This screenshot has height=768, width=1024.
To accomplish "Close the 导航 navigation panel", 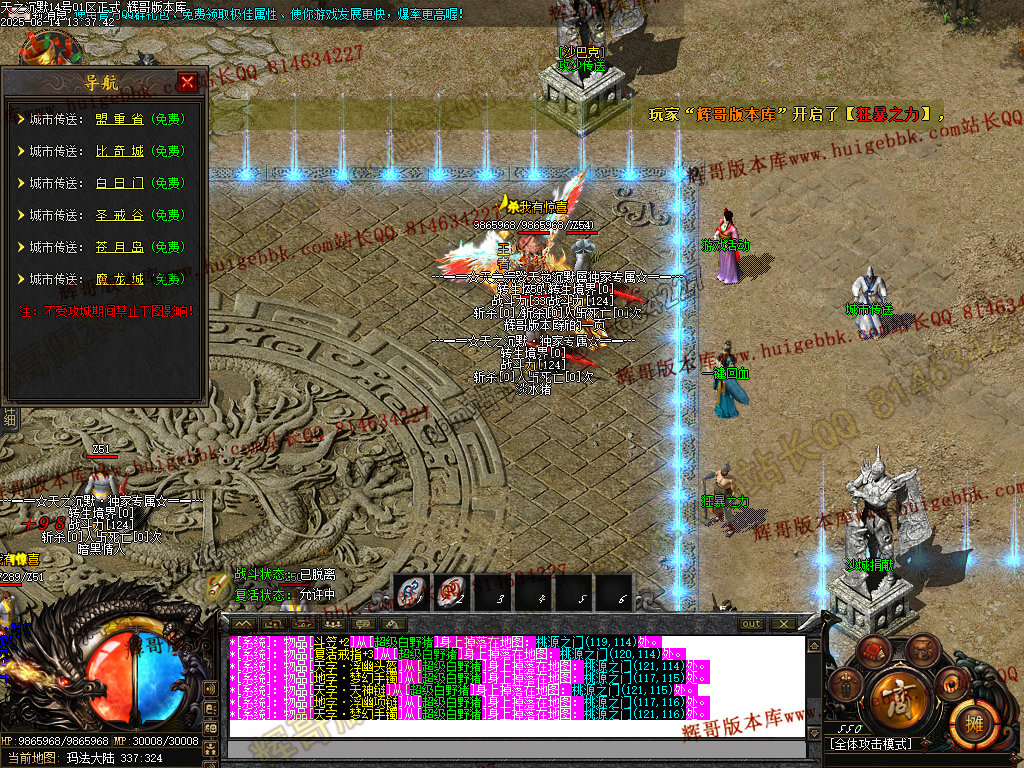I will [x=187, y=83].
